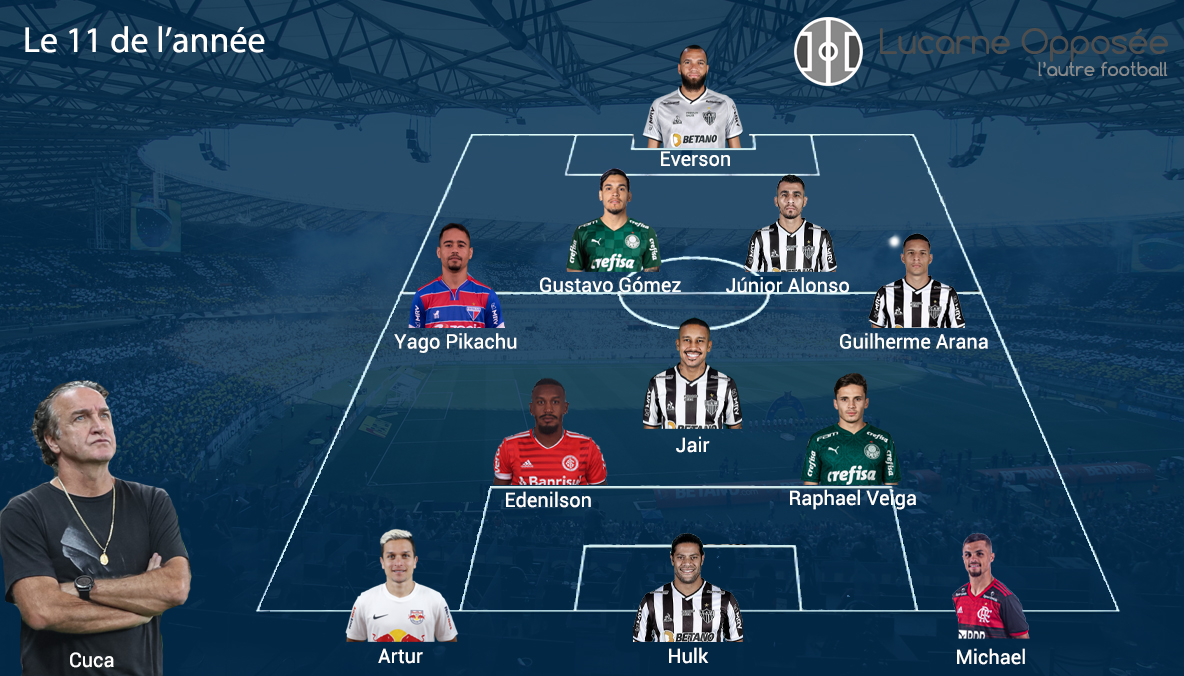The image size is (1184, 676).
Task: Choose midfielder Jair's portrait
Action: (x=692, y=379)
